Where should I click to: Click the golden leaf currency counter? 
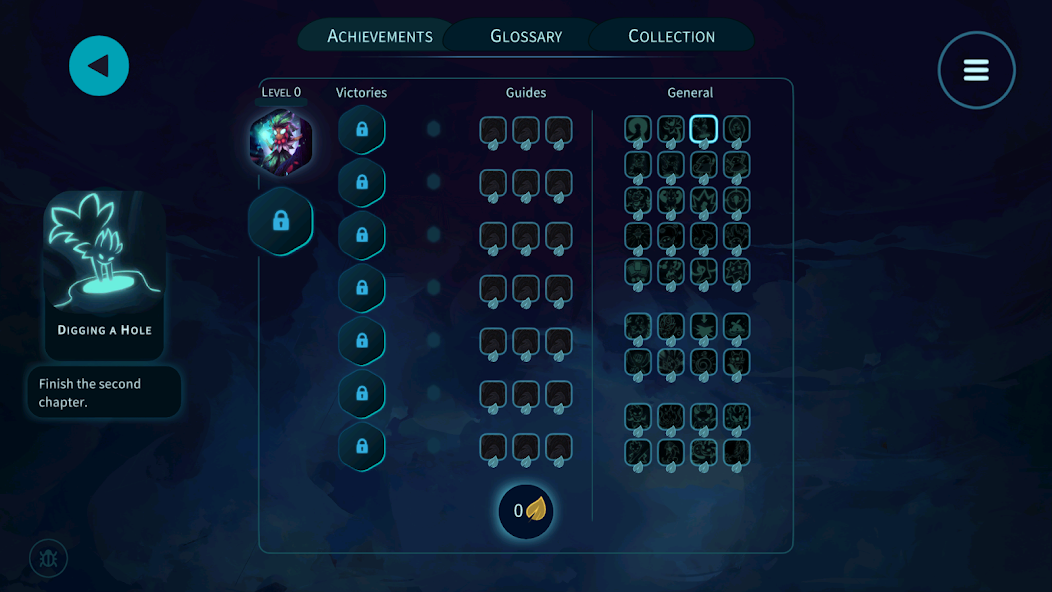pyautogui.click(x=526, y=511)
